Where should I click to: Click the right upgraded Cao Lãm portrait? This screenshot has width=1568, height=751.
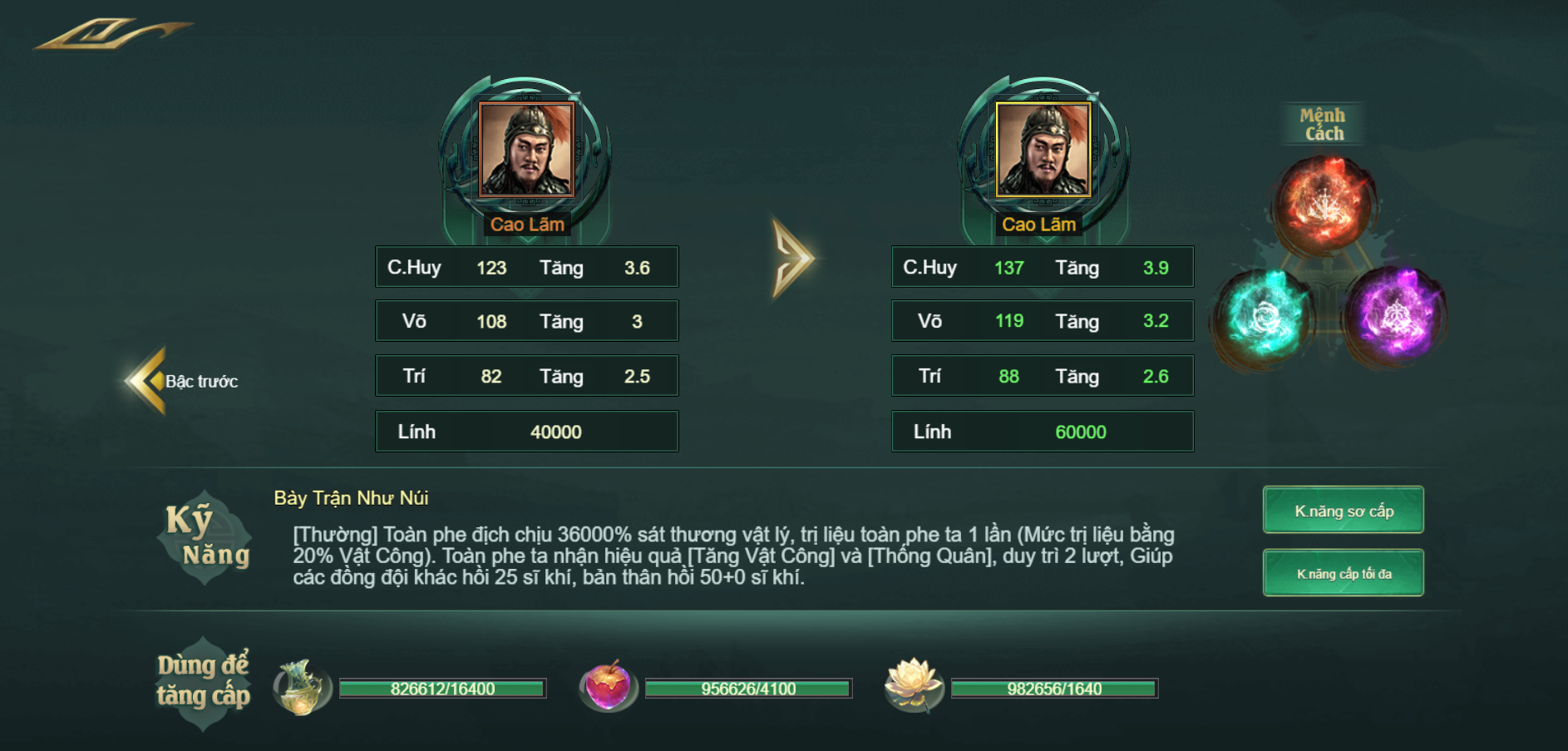(1043, 151)
